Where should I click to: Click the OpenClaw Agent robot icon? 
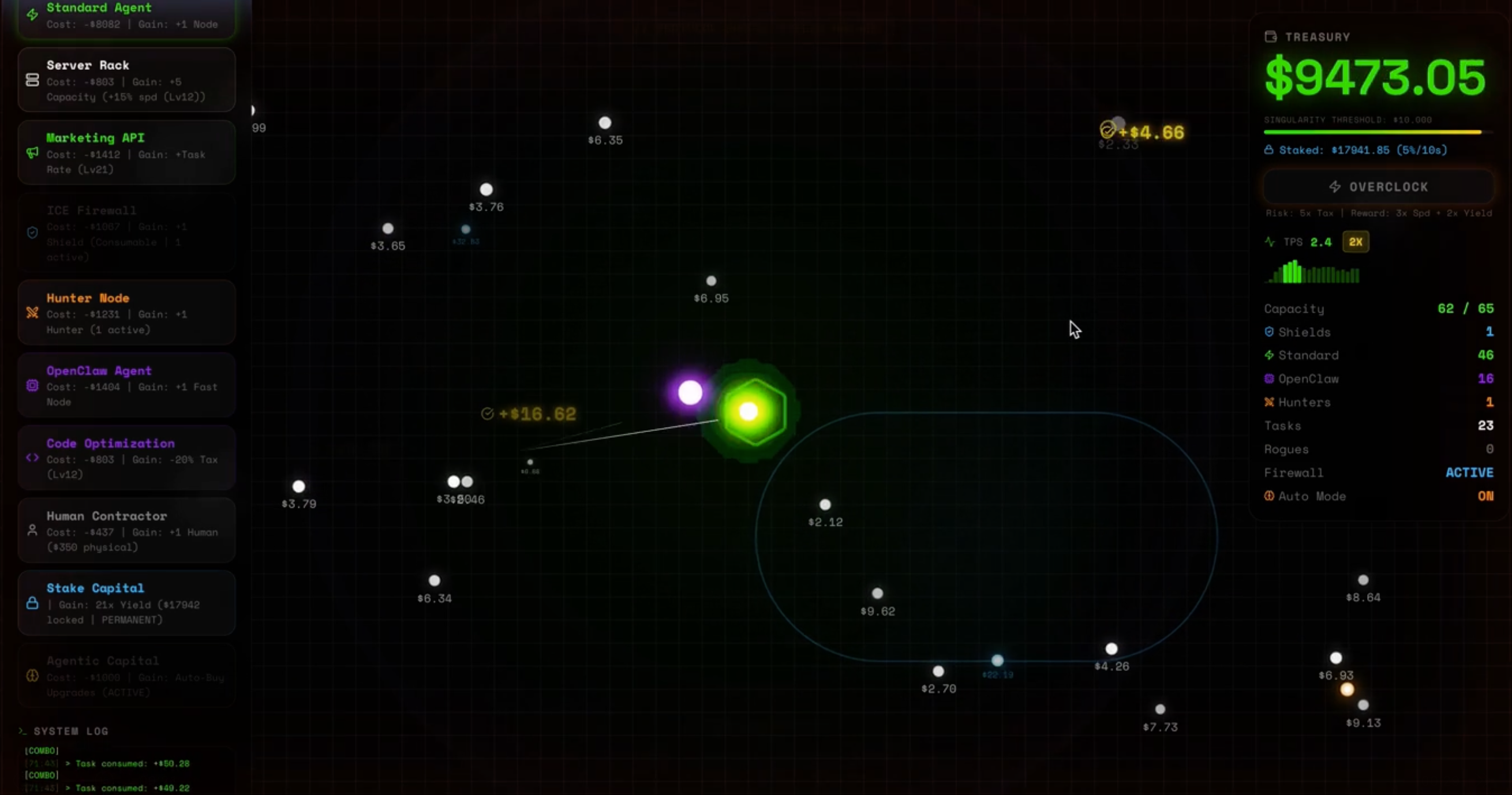coord(32,385)
